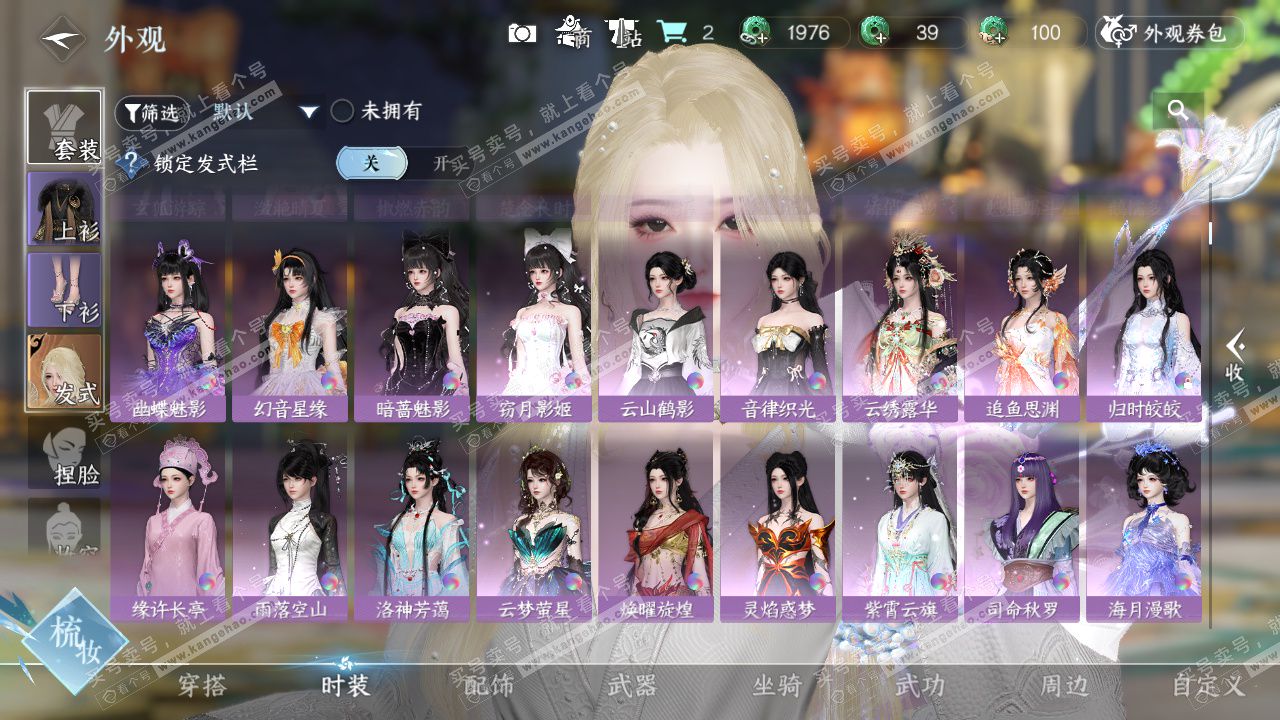Tap the camera screenshot icon

click(522, 33)
